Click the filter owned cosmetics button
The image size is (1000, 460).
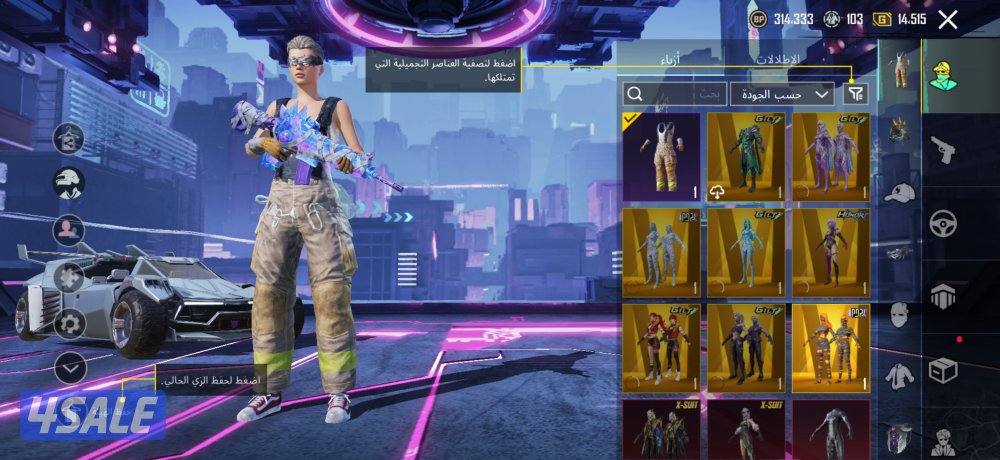pos(855,94)
